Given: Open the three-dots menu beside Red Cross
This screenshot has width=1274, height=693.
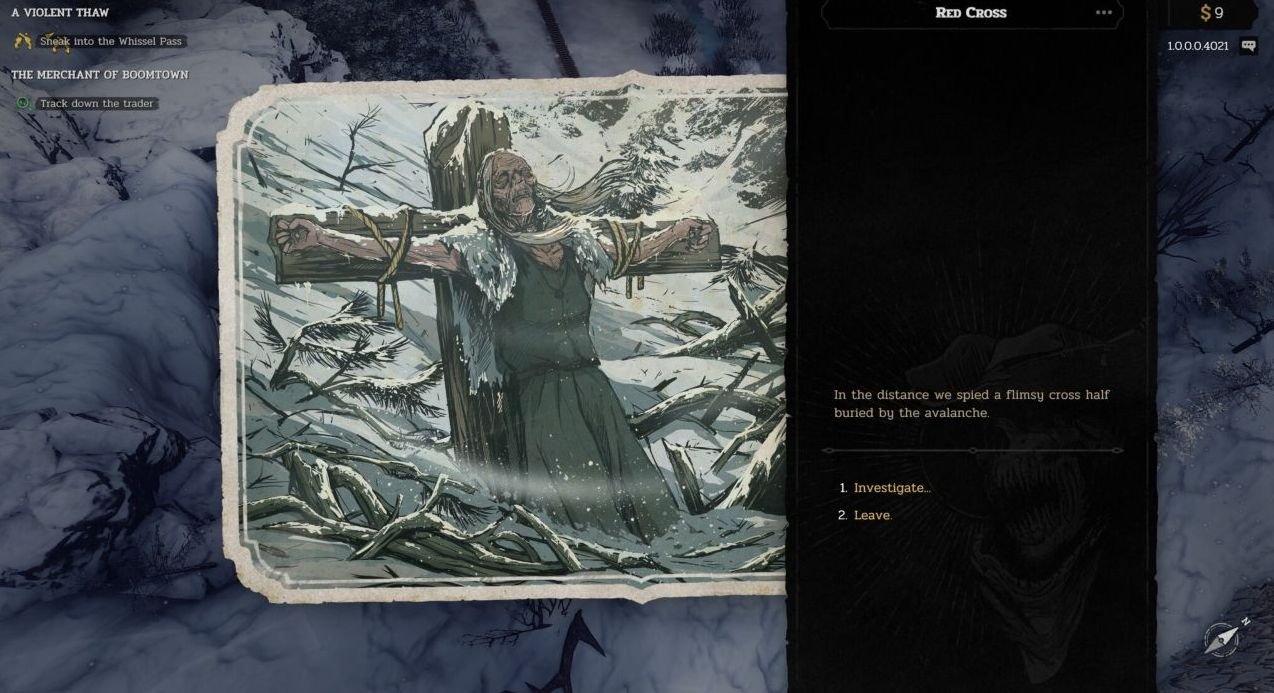Looking at the screenshot, I should [1103, 13].
